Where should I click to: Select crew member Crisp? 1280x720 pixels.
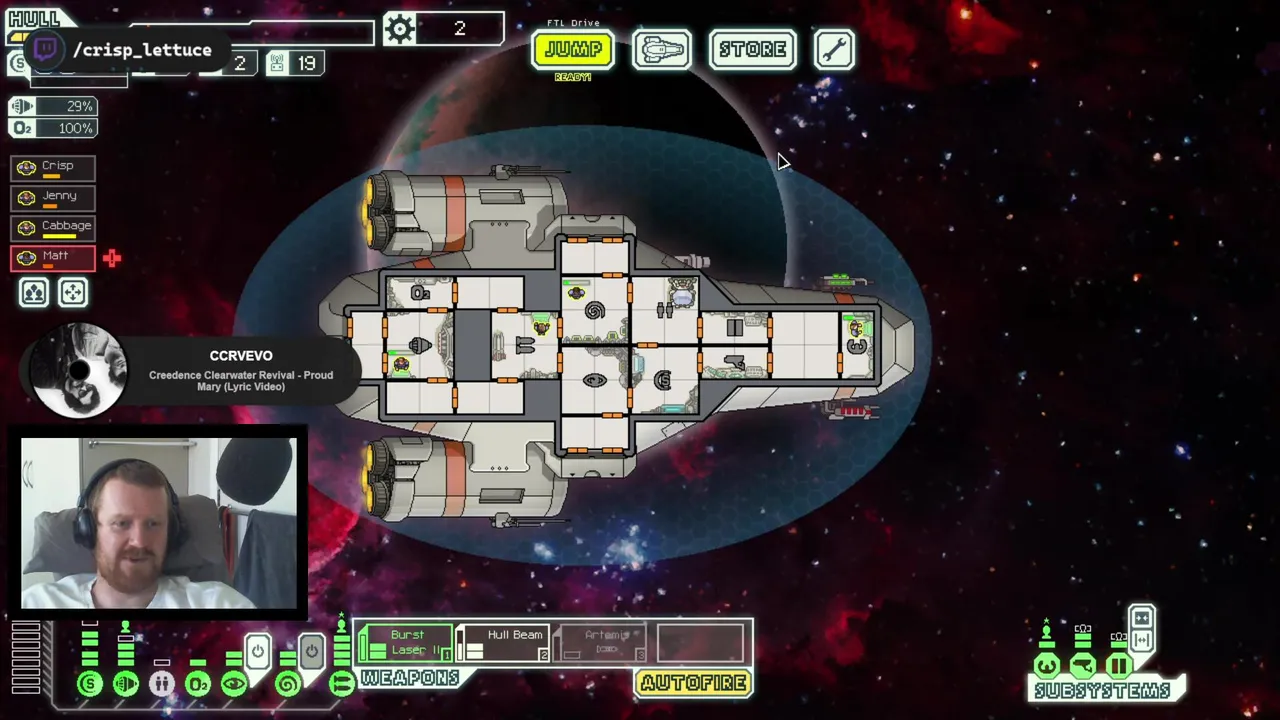pos(53,168)
